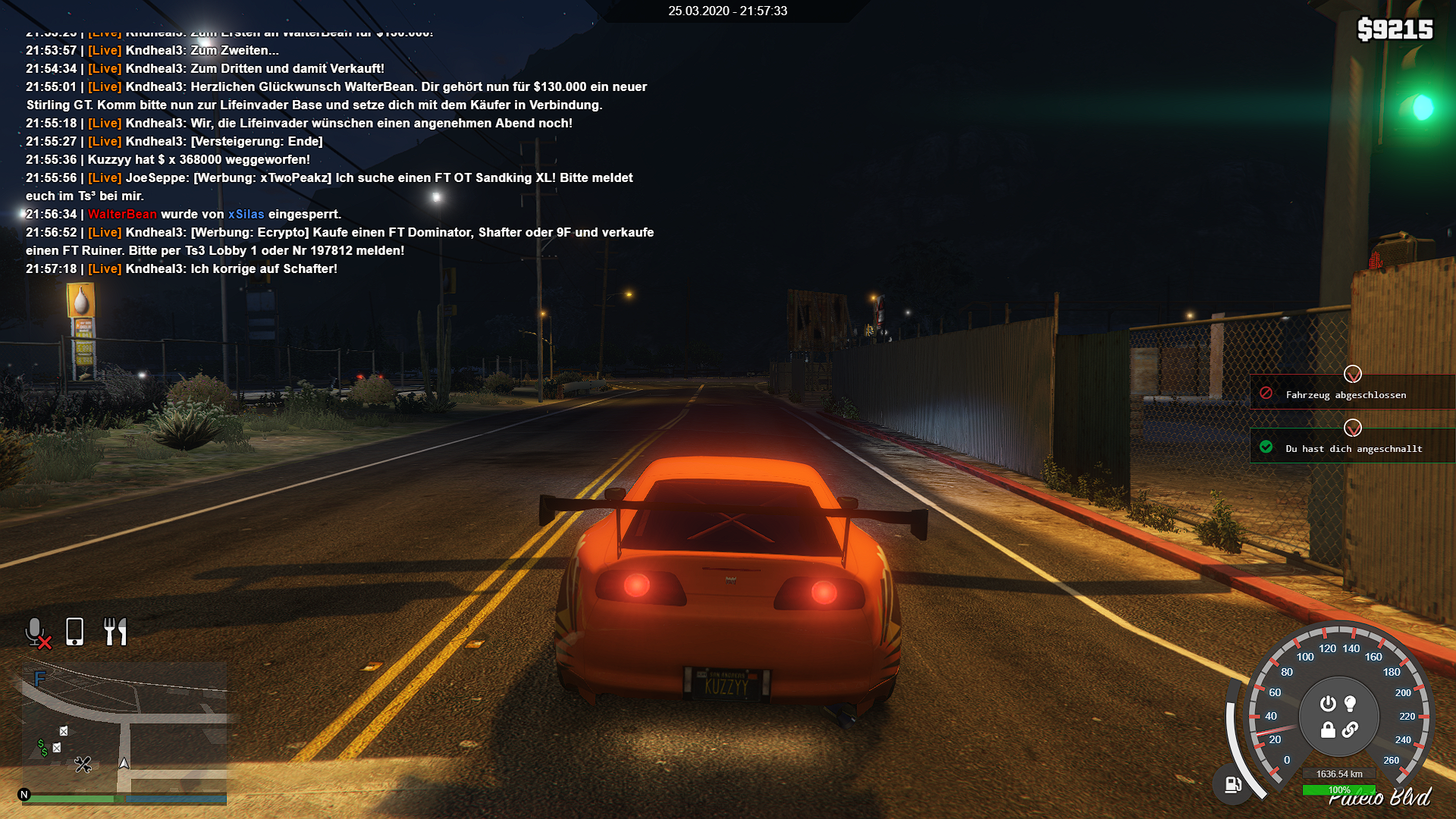Click the blue xSilas name in chat
Image resolution: width=1456 pixels, height=819 pixels.
246,215
